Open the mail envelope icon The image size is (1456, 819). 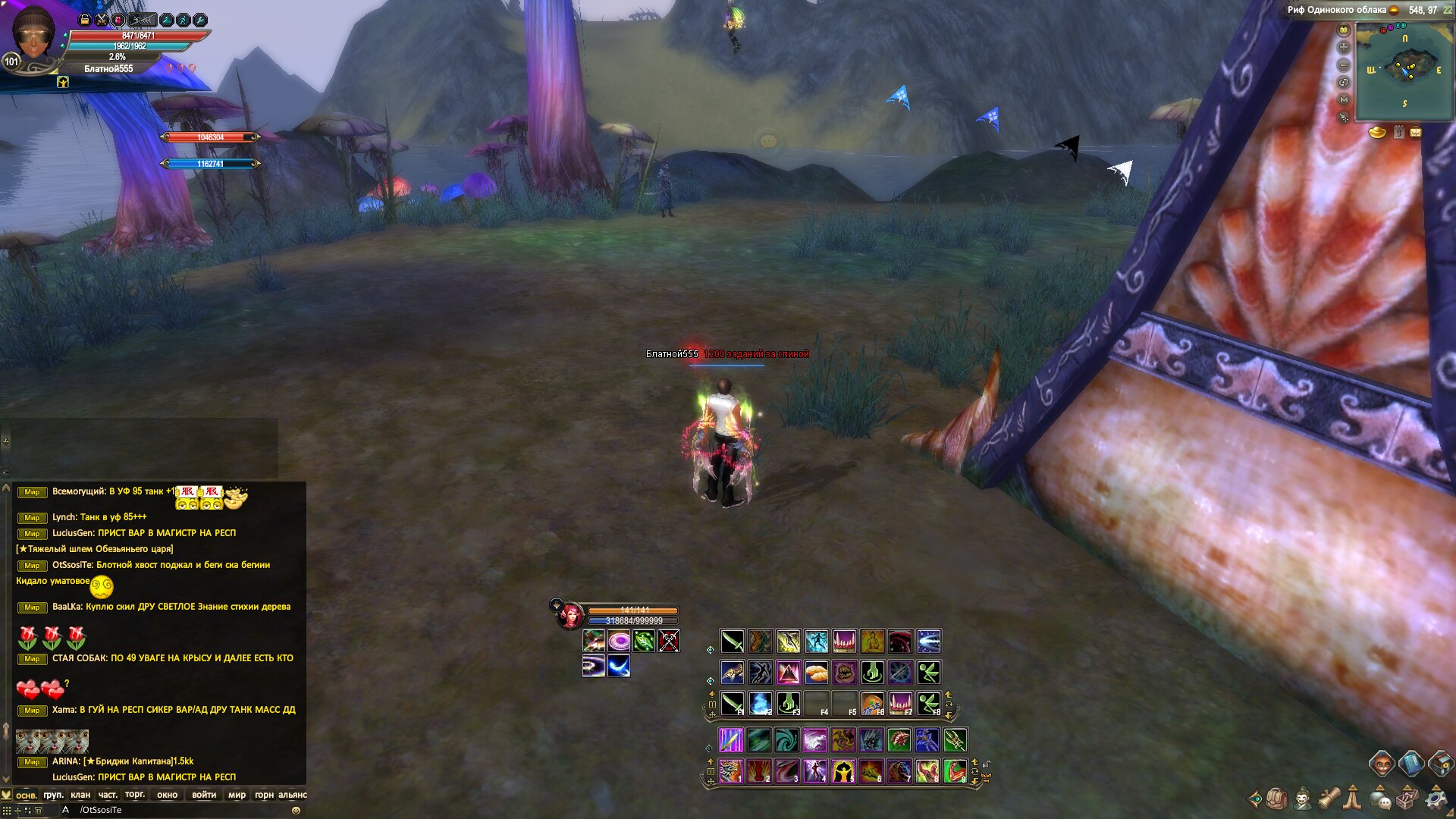click(x=1415, y=133)
